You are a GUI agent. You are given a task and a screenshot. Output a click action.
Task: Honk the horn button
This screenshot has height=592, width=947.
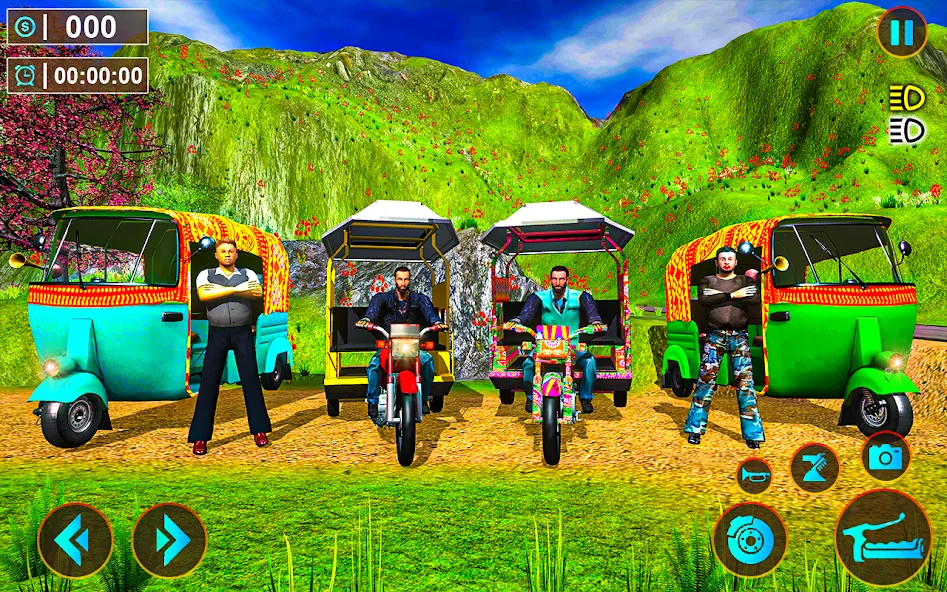[x=754, y=475]
